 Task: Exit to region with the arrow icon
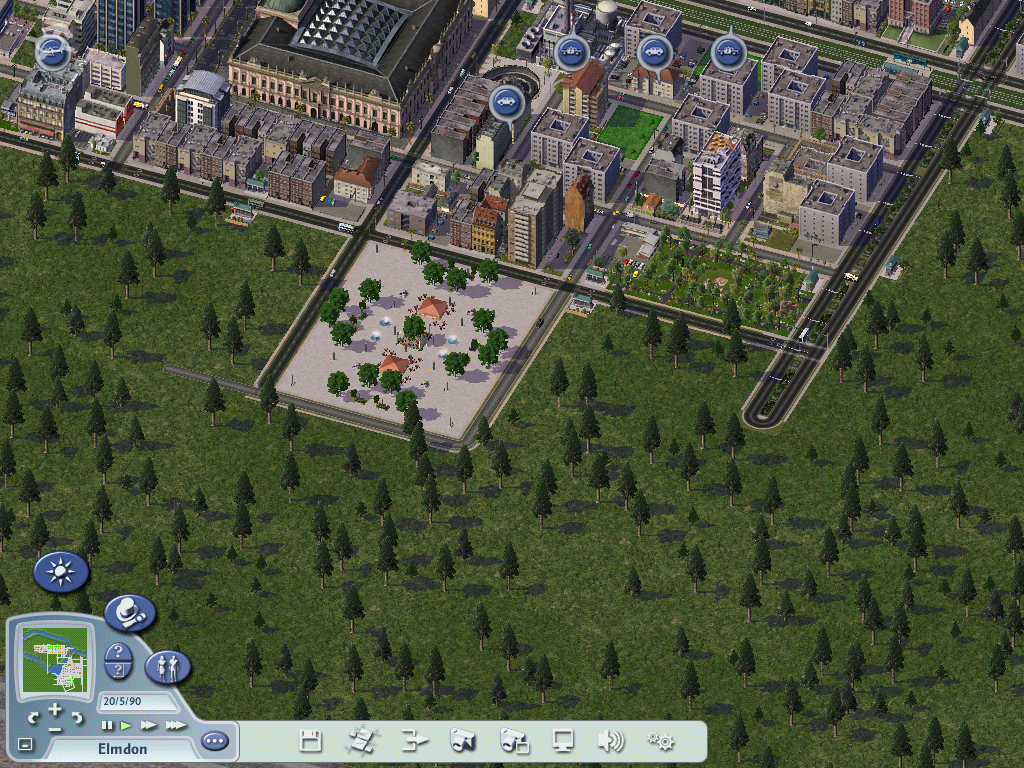(414, 741)
